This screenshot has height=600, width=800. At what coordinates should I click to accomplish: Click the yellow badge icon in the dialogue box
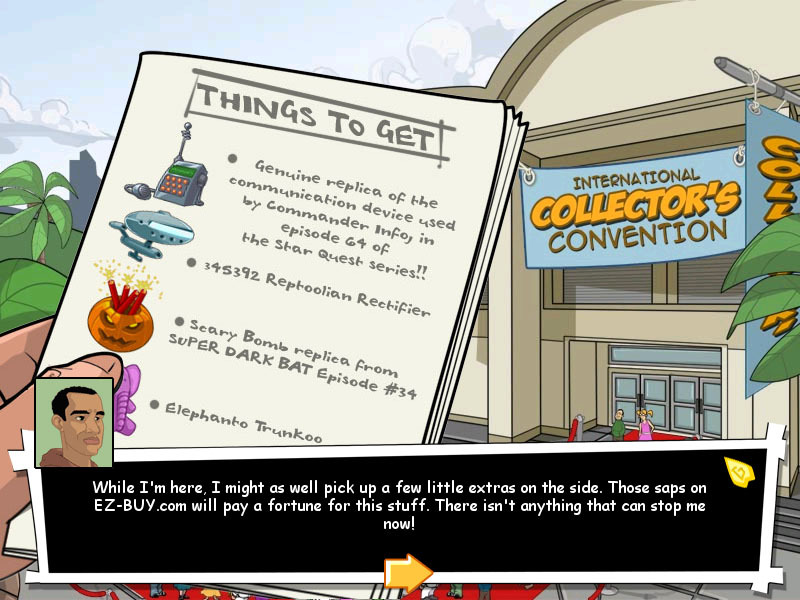pyautogui.click(x=738, y=470)
